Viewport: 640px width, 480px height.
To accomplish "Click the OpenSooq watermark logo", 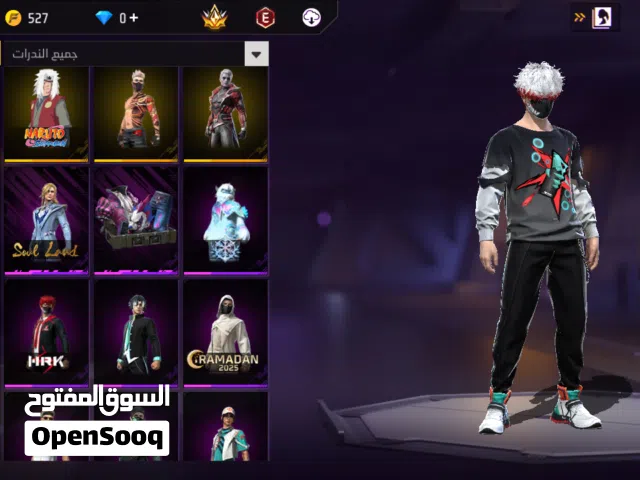I will point(97,420).
